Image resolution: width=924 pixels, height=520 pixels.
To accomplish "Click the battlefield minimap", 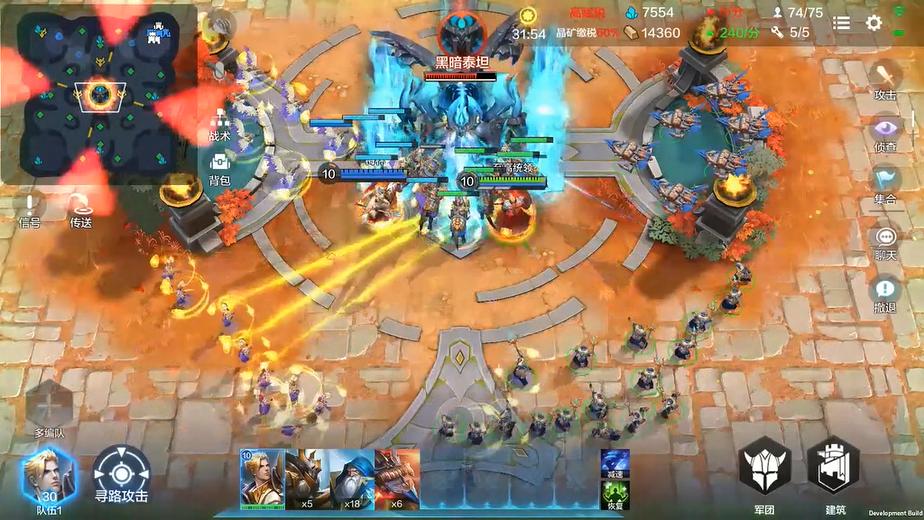I will [x=100, y=95].
